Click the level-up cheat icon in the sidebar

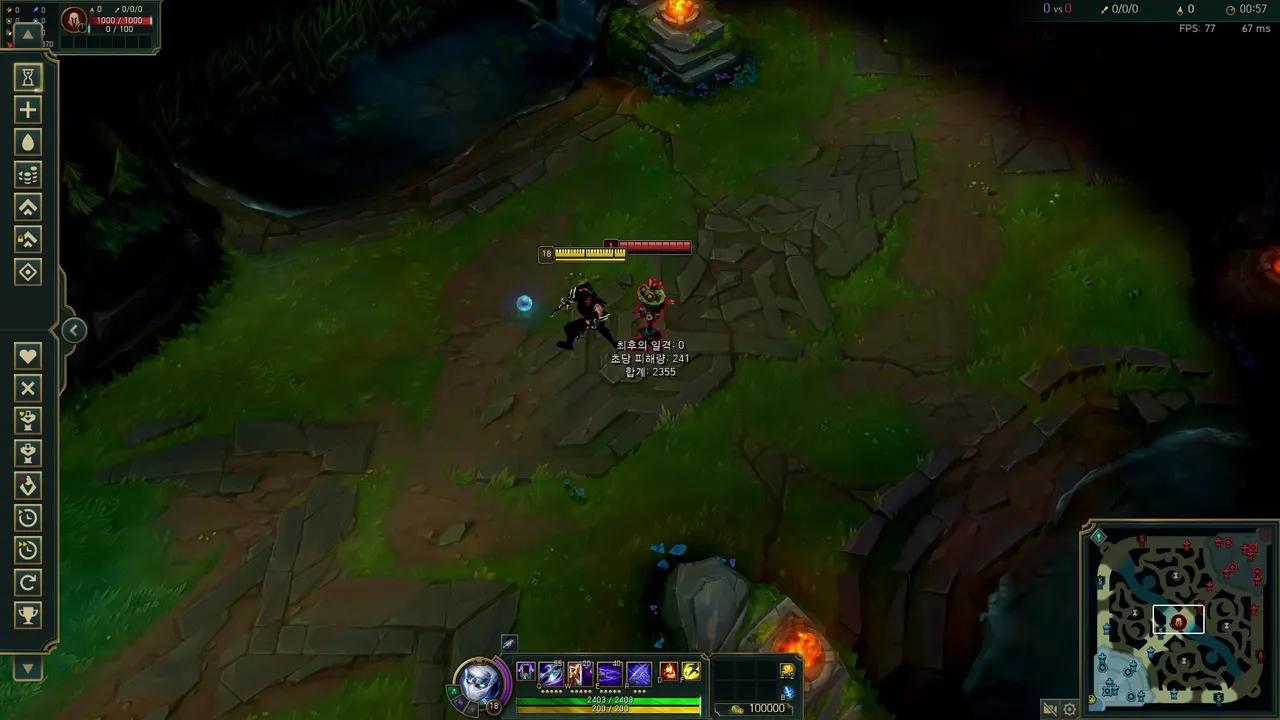pos(28,207)
